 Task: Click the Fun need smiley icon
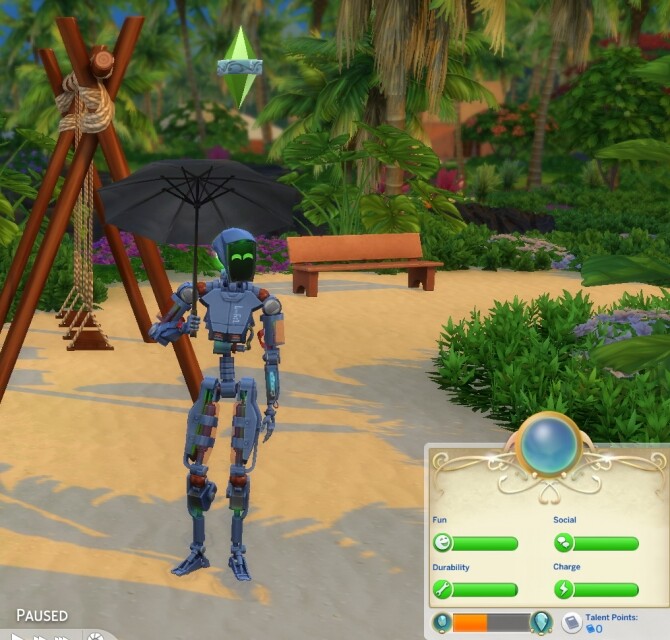pos(442,543)
